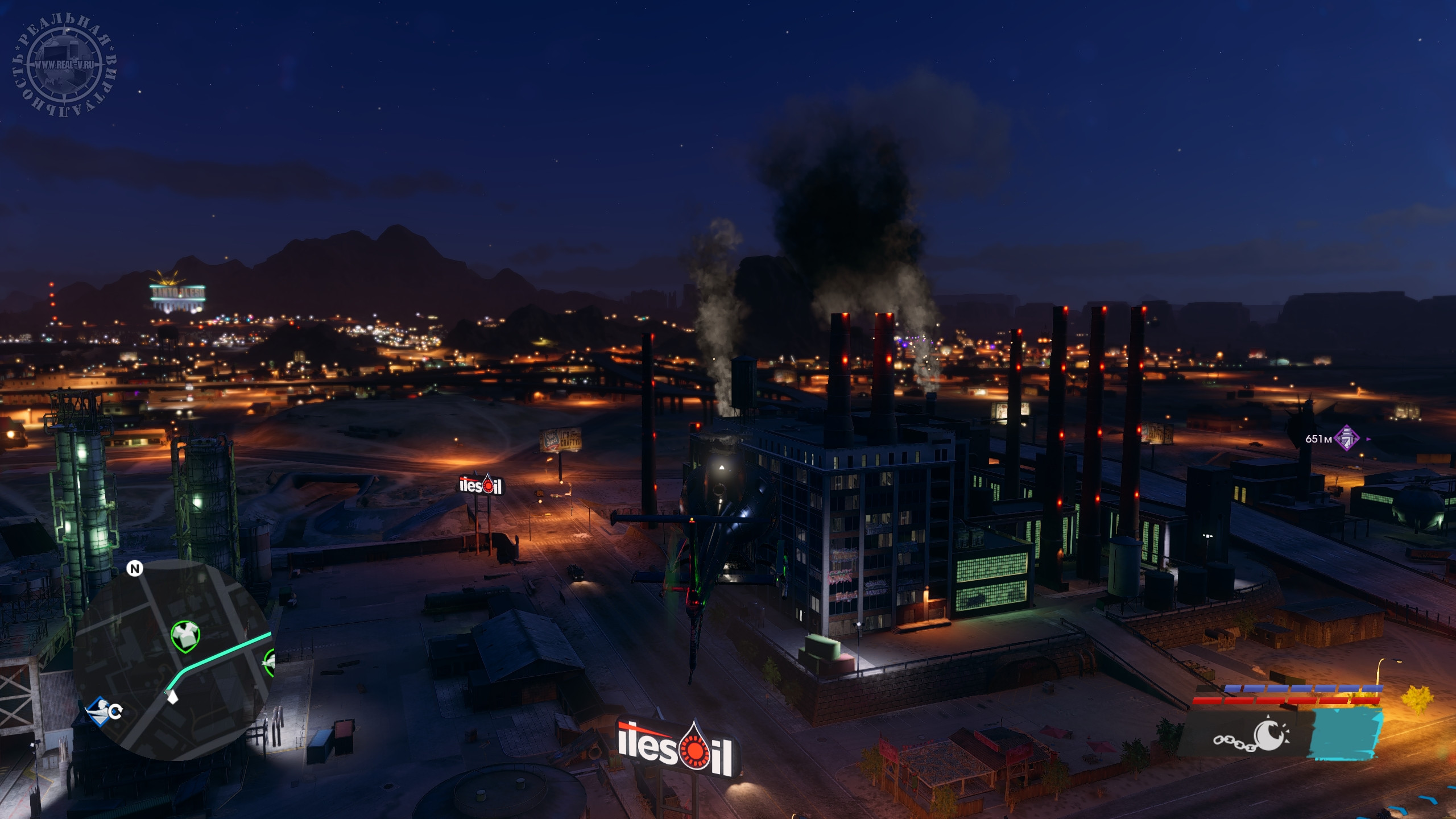Viewport: 1456px width, 819px height.
Task: Select the clothing store shirt marker
Action: (x=185, y=635)
